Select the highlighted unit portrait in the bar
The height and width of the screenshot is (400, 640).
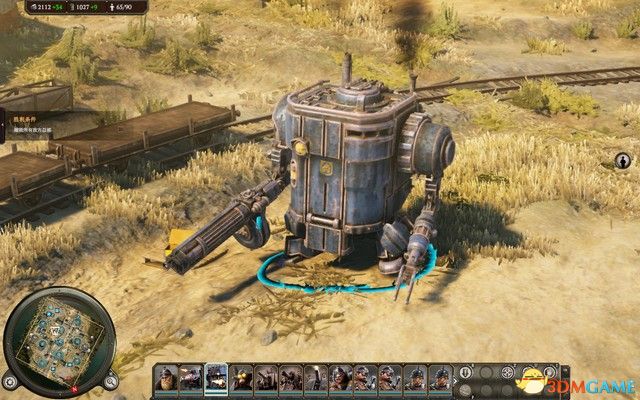216,379
